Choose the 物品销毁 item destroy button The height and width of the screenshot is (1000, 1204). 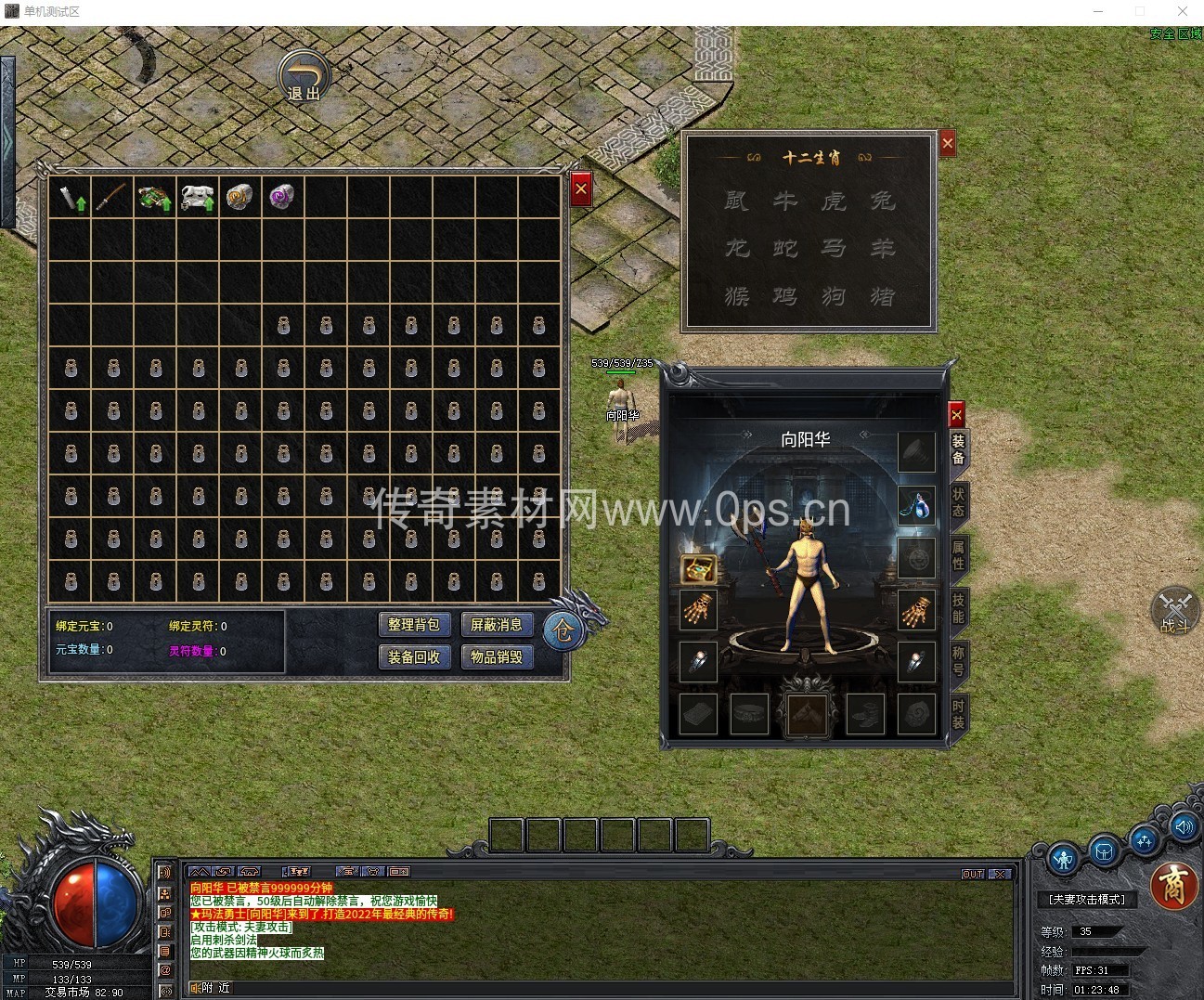497,656
